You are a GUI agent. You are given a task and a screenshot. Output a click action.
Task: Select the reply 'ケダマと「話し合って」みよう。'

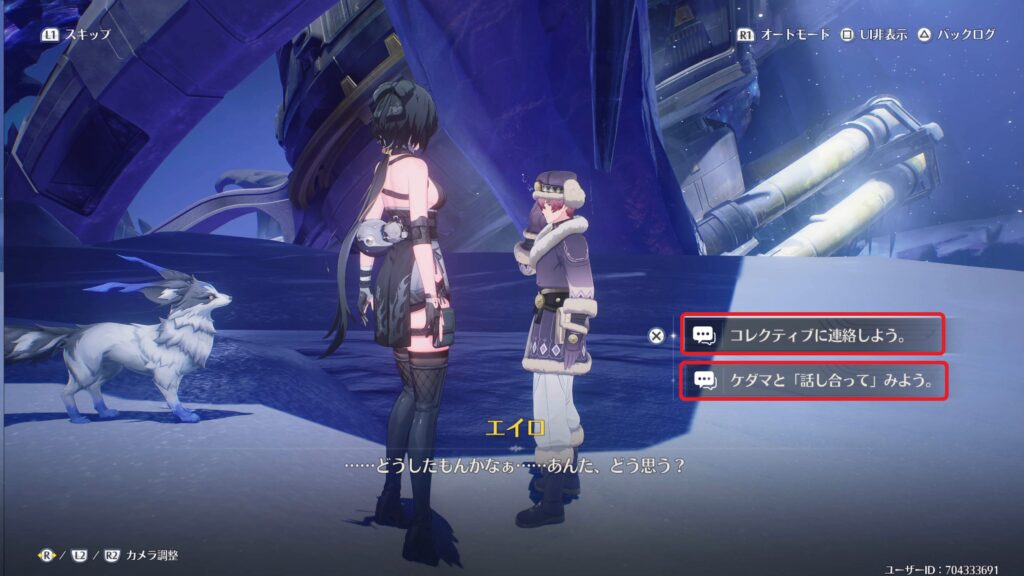pos(812,380)
